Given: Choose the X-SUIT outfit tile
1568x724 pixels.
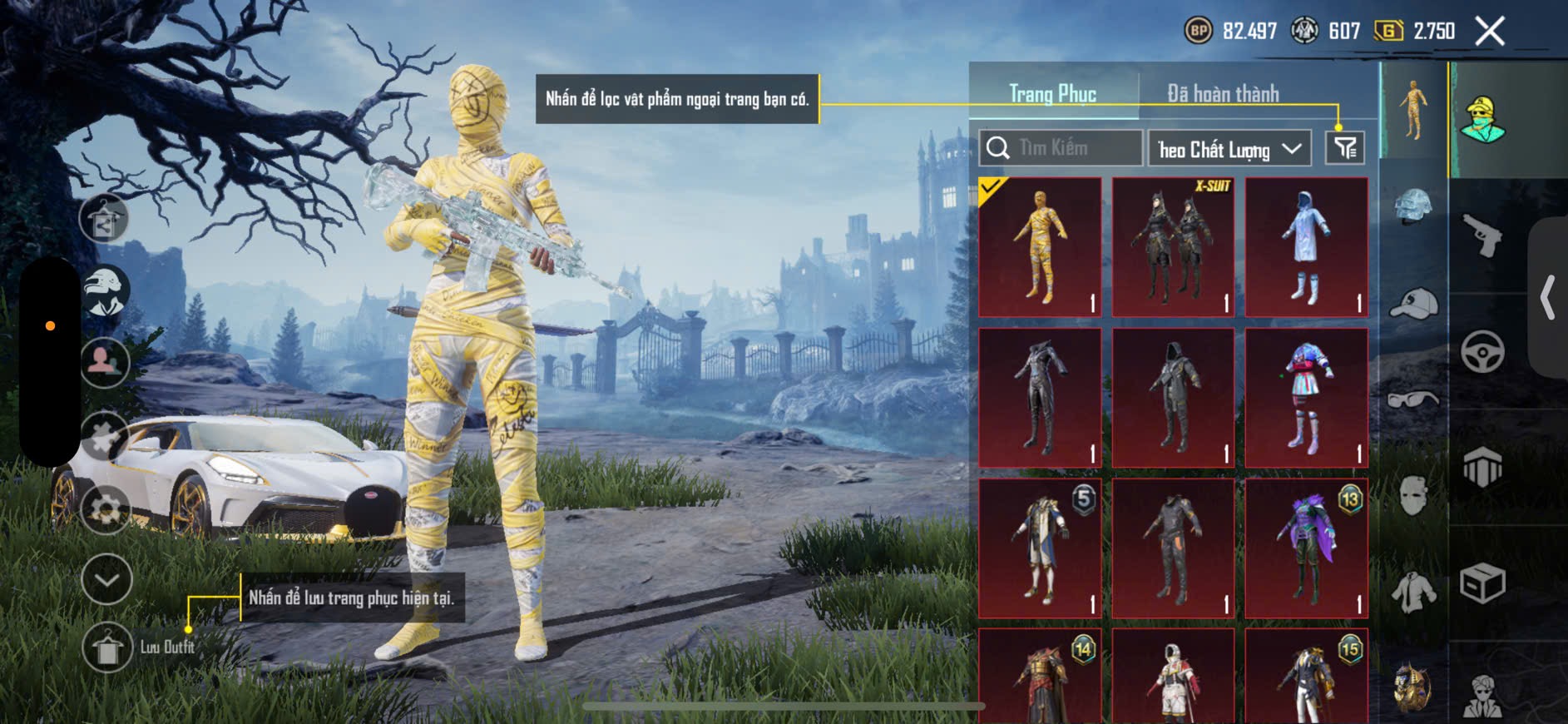Looking at the screenshot, I should (1173, 247).
